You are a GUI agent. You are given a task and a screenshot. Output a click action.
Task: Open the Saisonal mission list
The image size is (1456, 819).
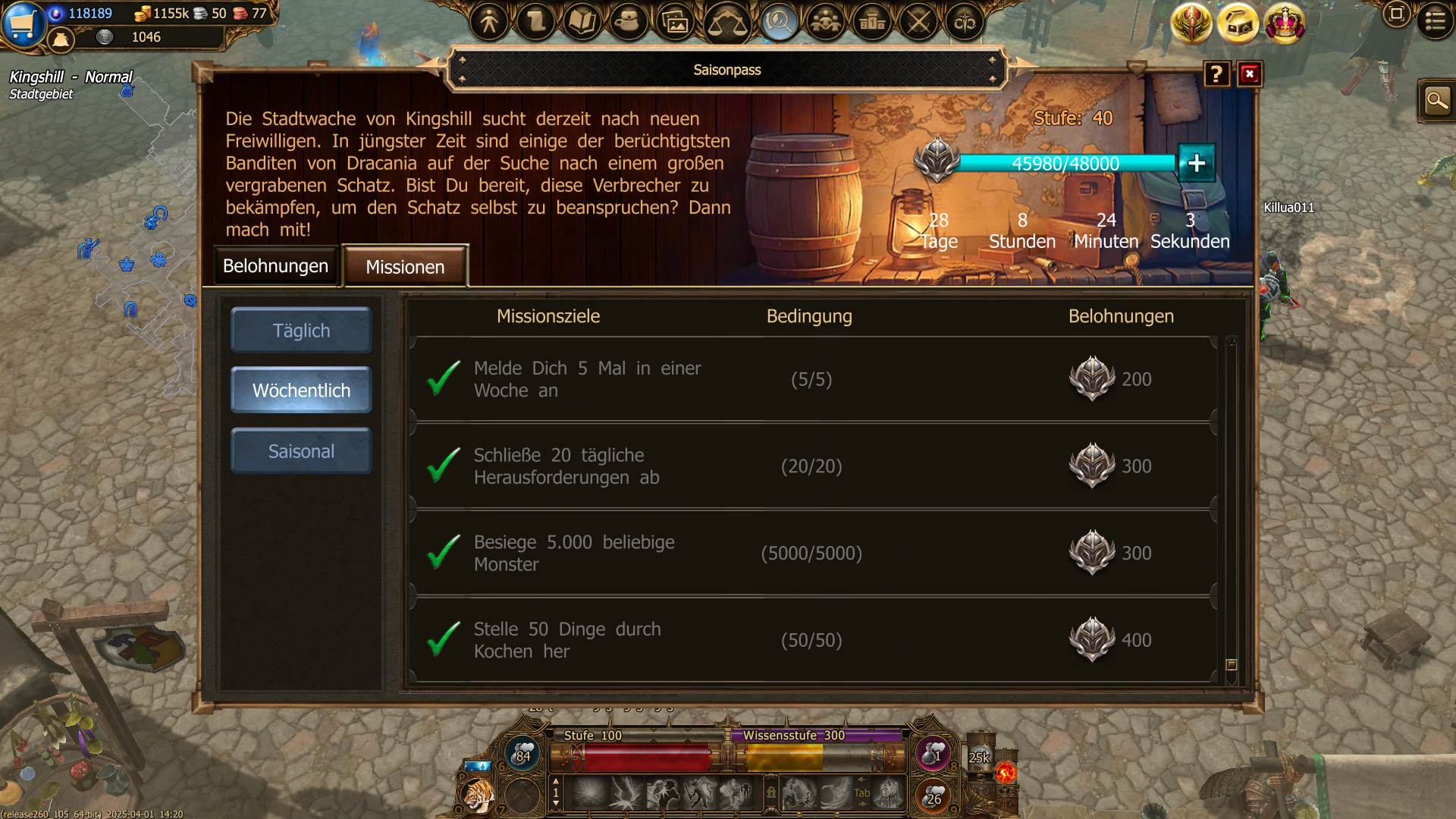pos(301,451)
